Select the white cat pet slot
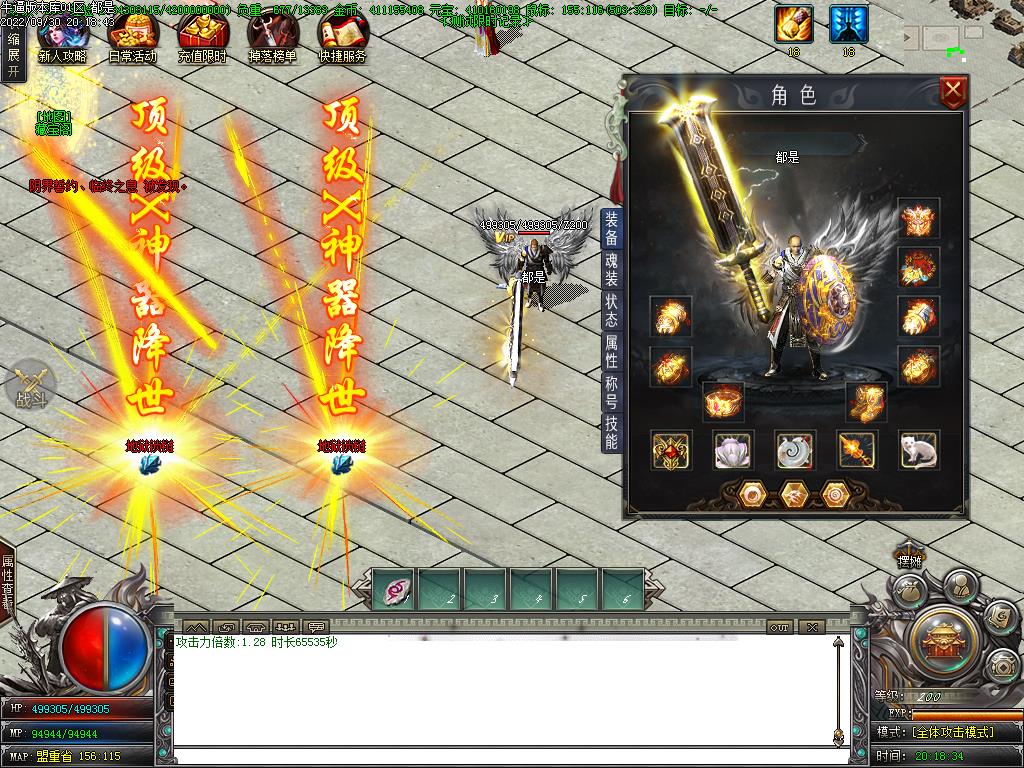The height and width of the screenshot is (768, 1024). pyautogui.click(x=918, y=451)
